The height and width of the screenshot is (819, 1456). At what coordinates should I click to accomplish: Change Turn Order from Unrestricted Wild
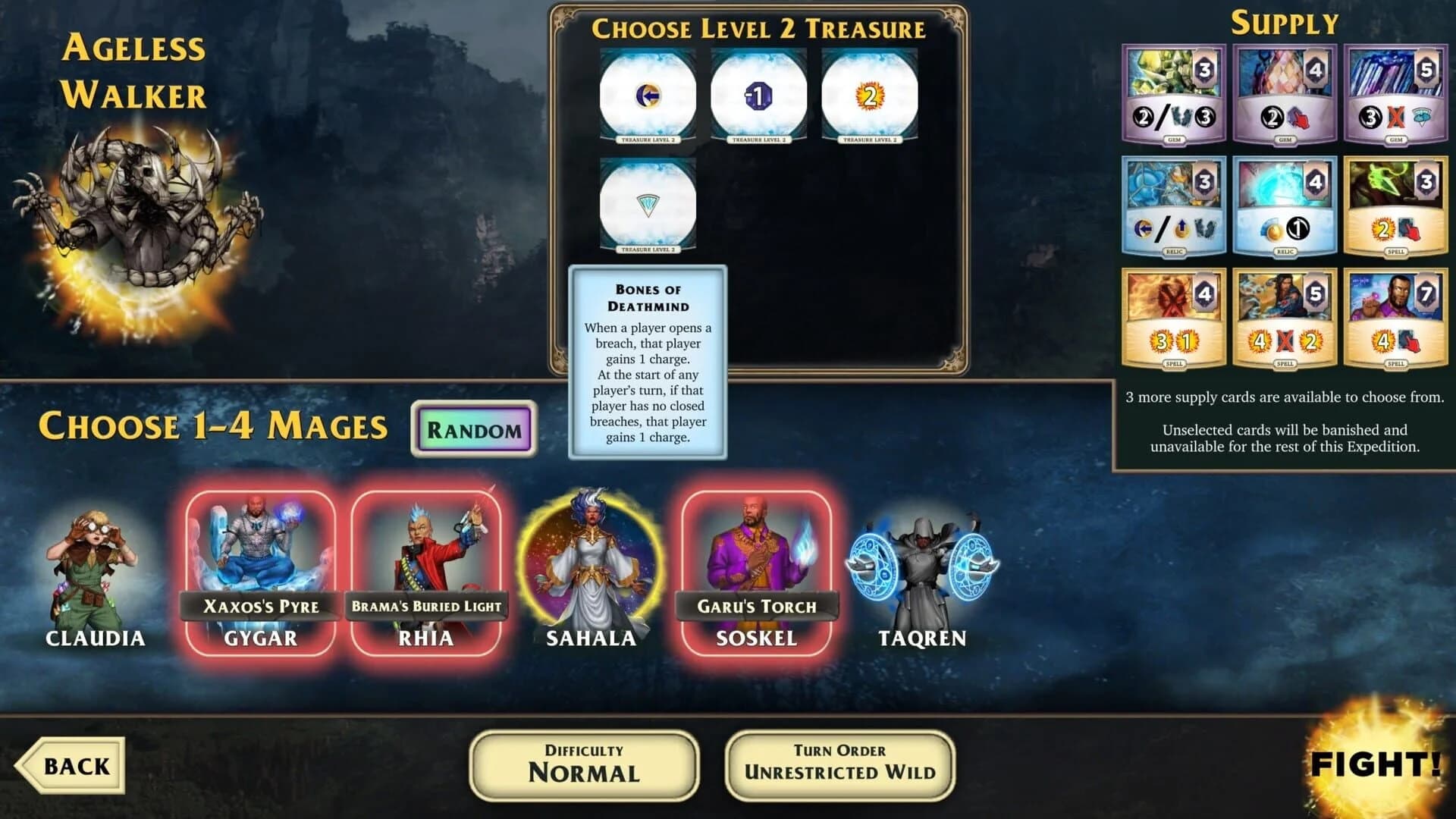click(x=840, y=764)
